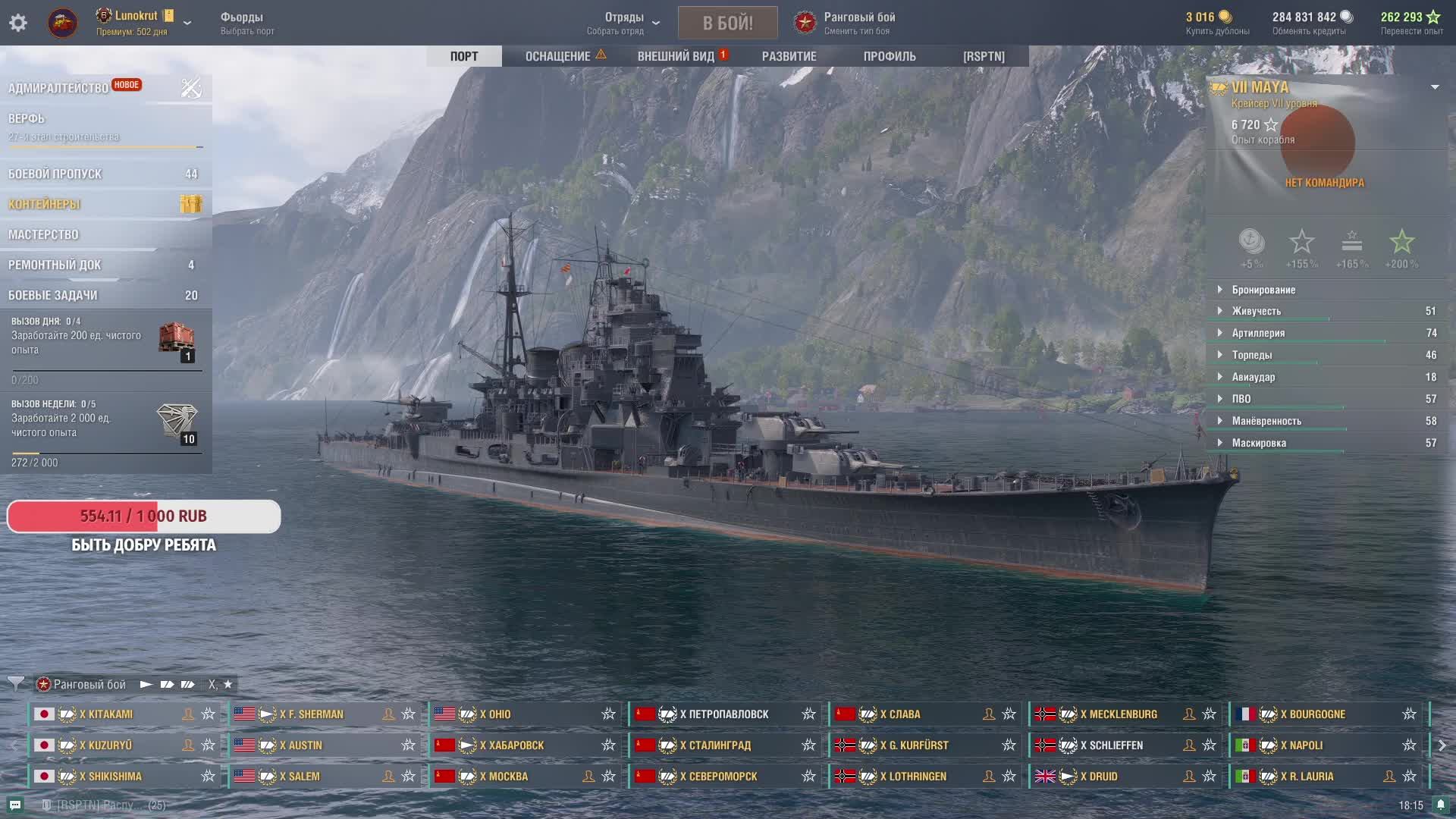This screenshot has width=1456, height=819.
Task: Start the battle with В БОЙ! button
Action: 727,23
